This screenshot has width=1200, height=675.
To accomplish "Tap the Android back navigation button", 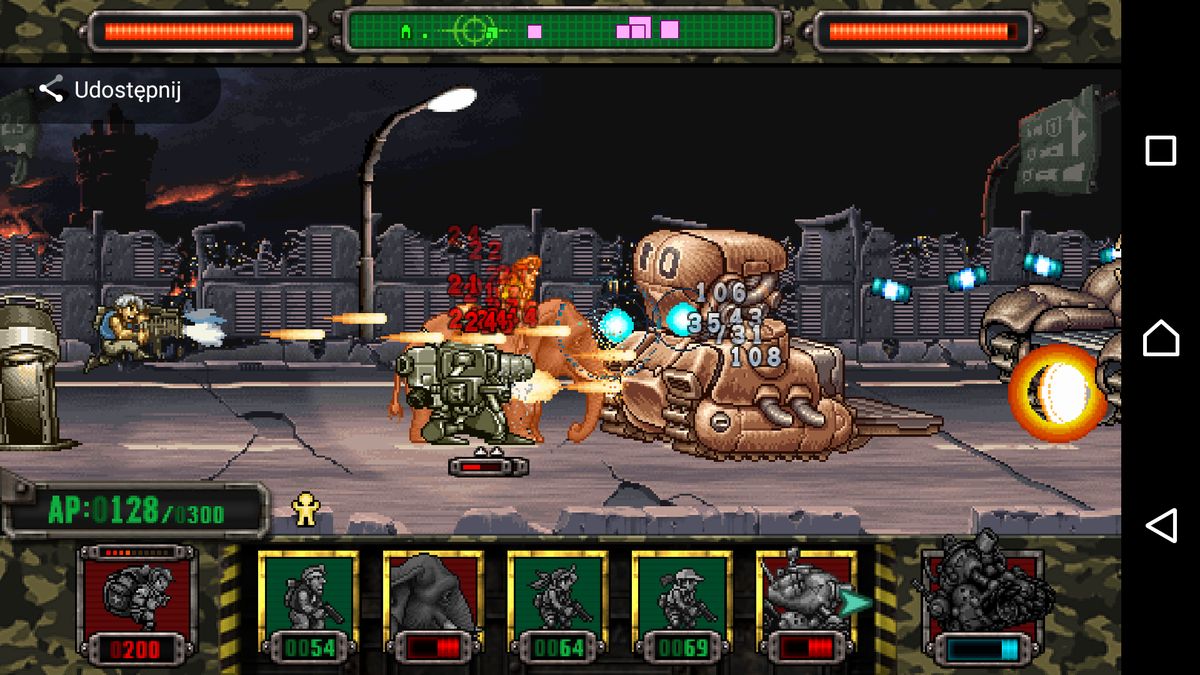I will 1160,525.
